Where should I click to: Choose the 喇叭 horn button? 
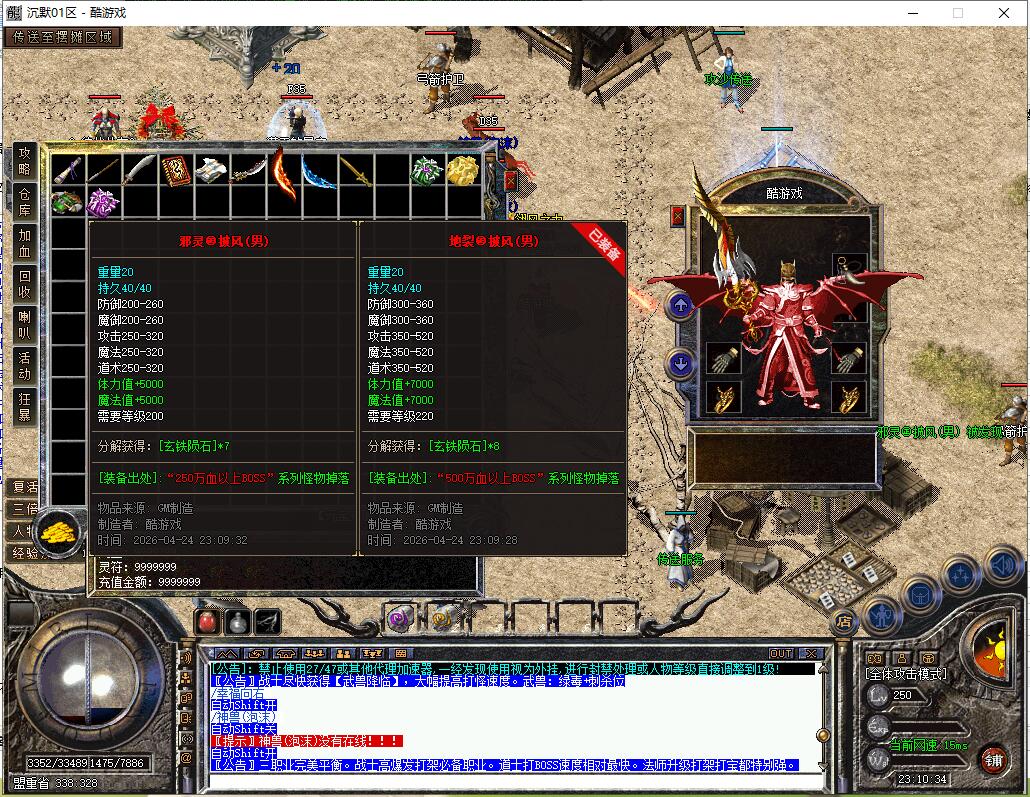click(25, 325)
